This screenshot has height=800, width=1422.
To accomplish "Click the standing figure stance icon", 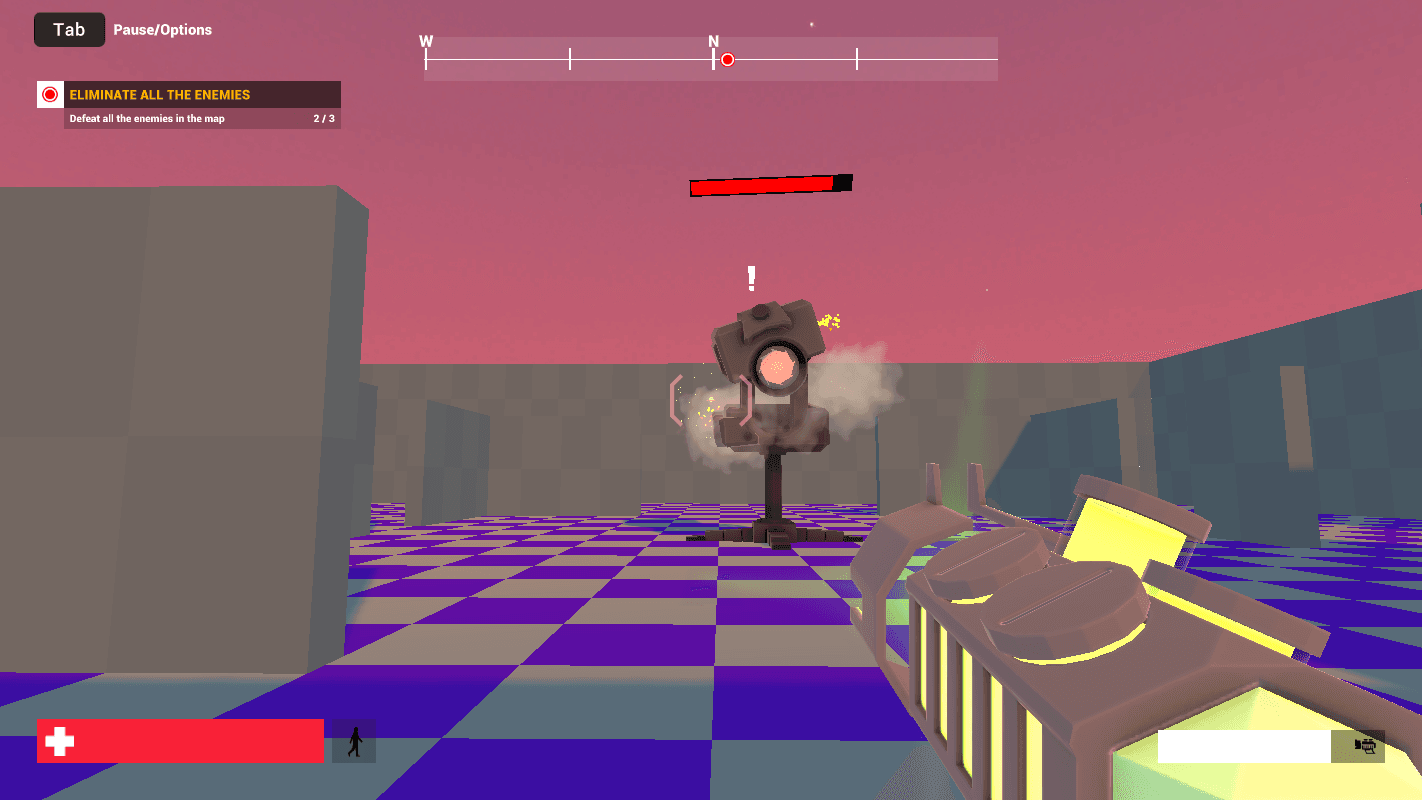I will 354,741.
